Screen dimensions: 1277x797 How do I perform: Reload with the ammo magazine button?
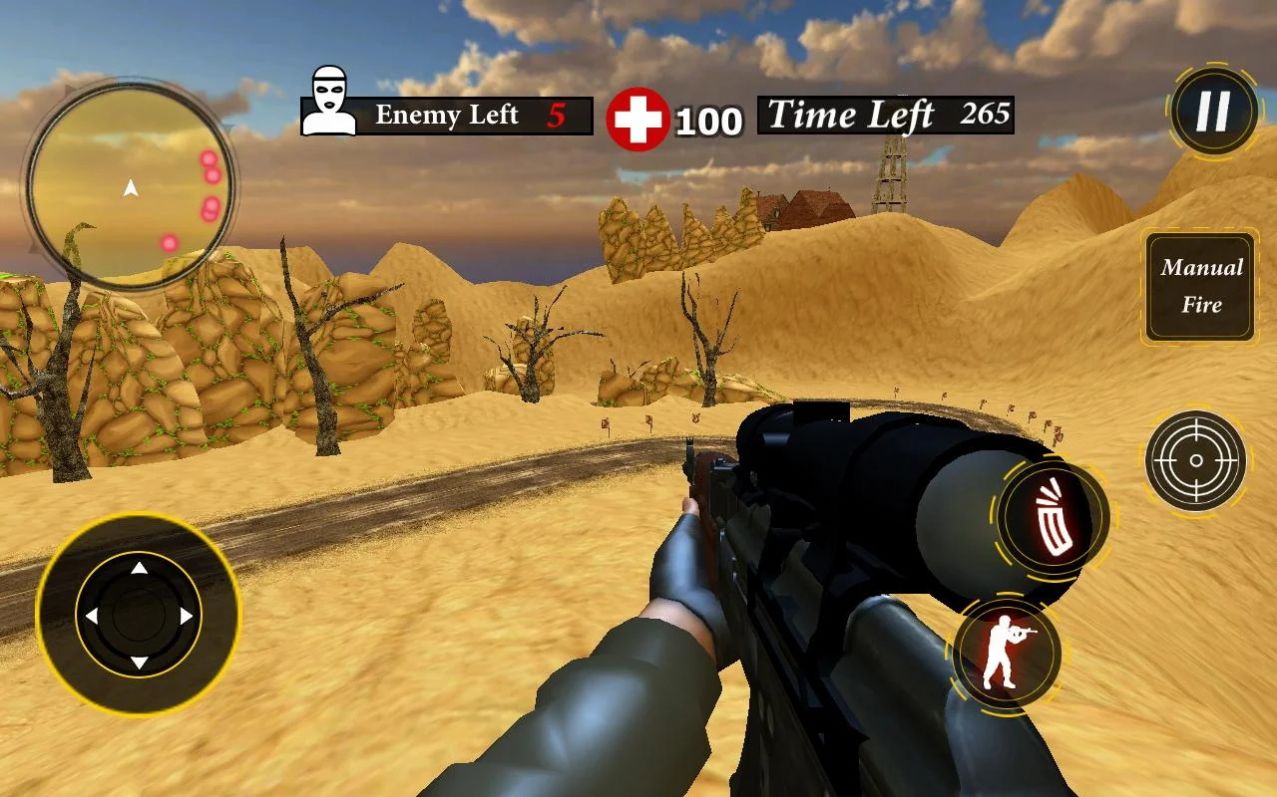click(1054, 518)
